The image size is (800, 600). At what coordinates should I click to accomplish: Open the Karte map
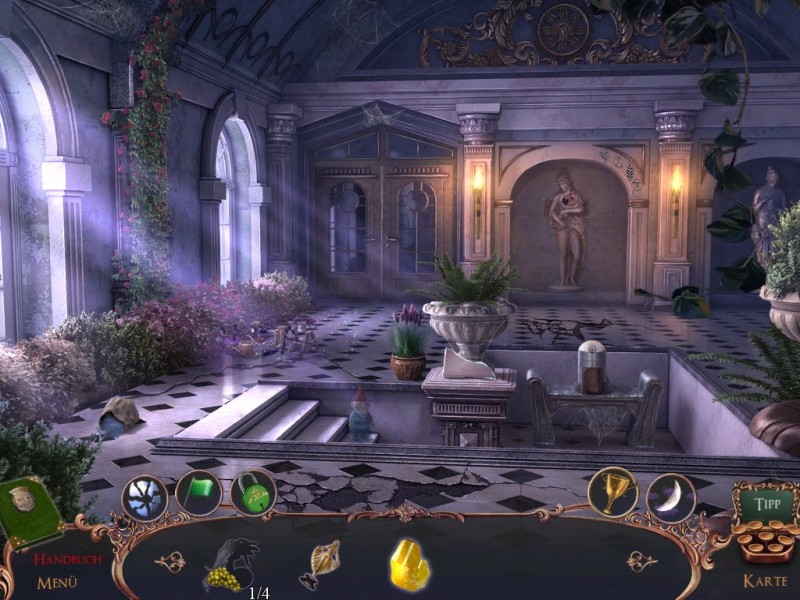[x=765, y=581]
